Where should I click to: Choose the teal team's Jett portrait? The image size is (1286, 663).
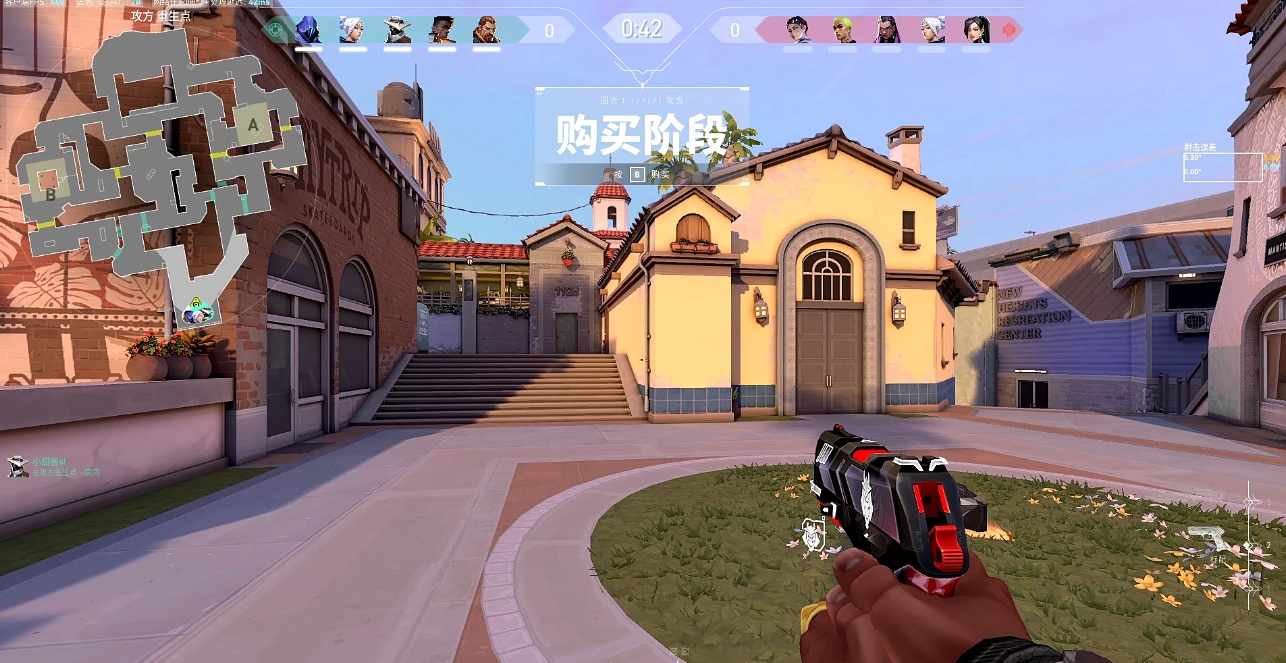[x=351, y=30]
